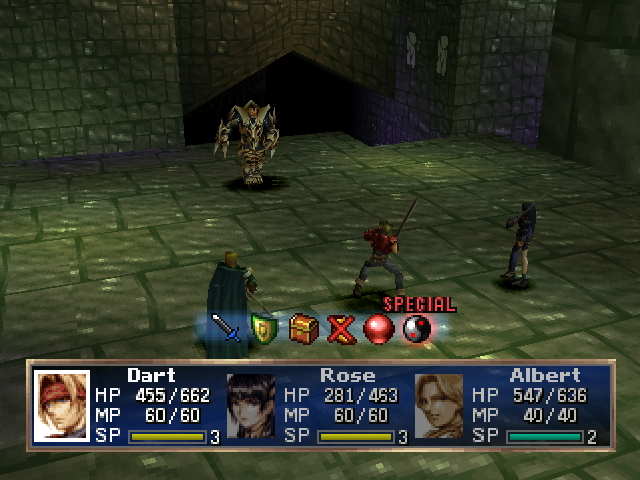Viewport: 640px width, 480px height.
Task: Activate the red orb Dragoon command
Action: pyautogui.click(x=378, y=328)
